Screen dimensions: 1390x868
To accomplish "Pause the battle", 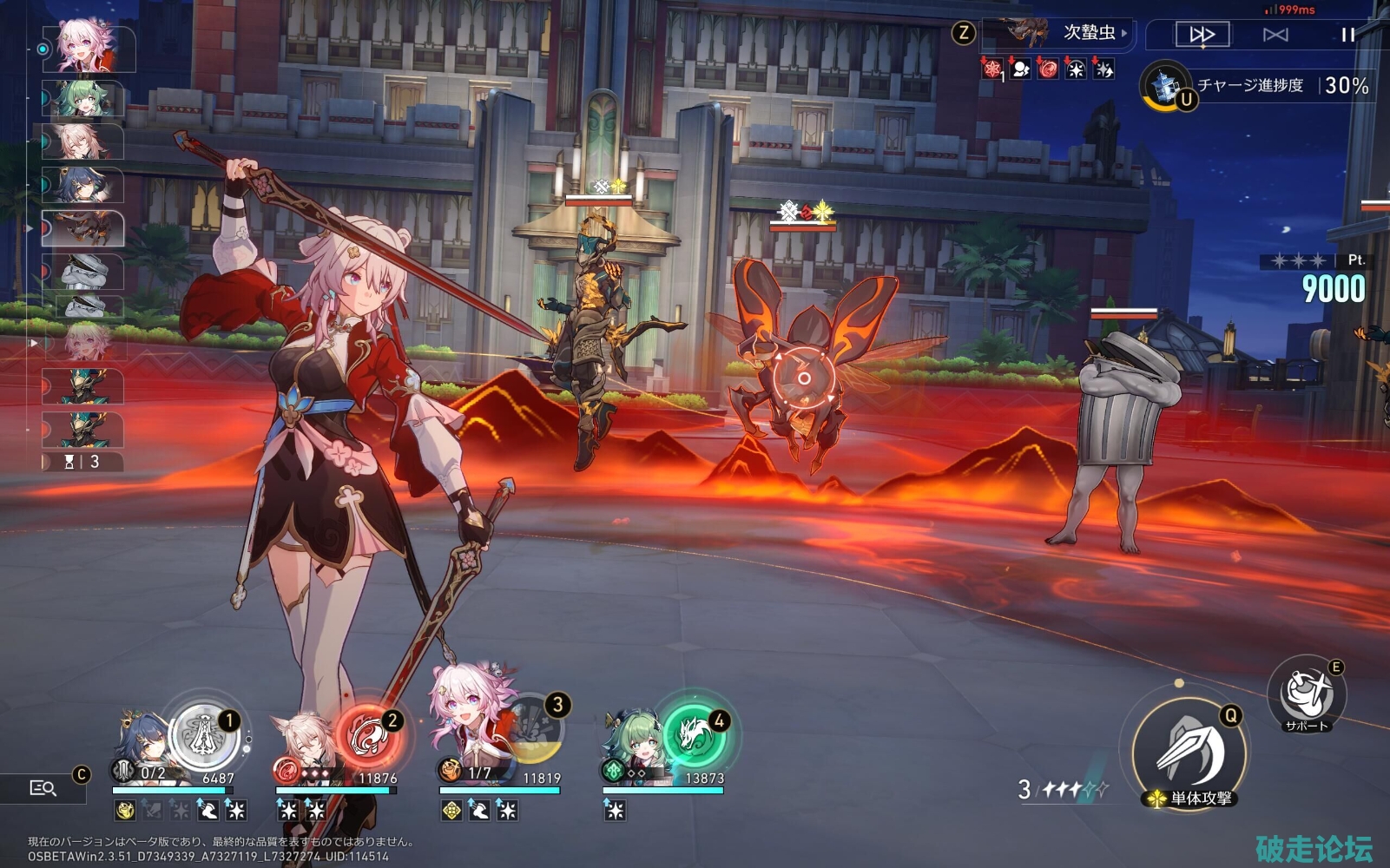I will (x=1347, y=35).
